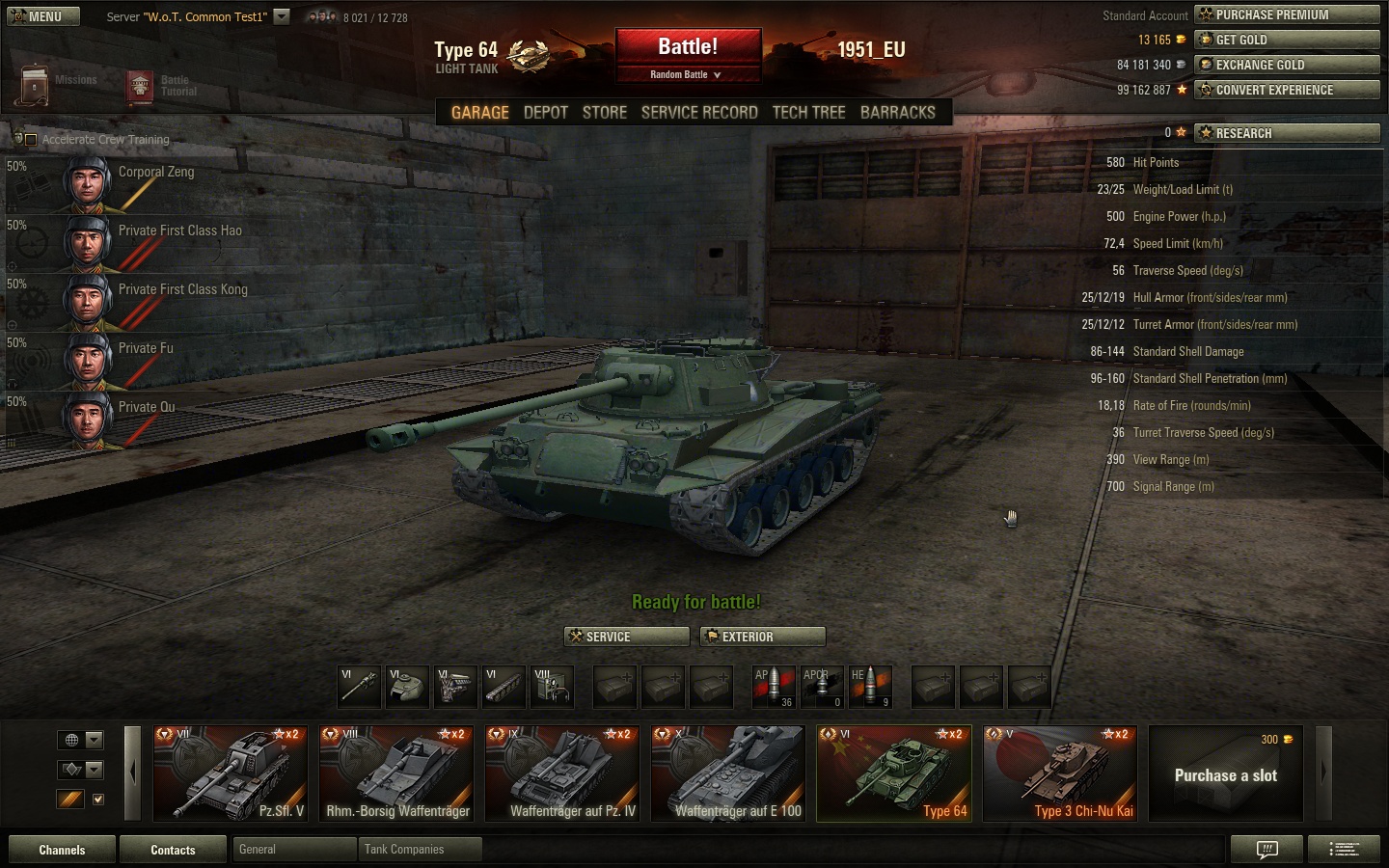Choose the Type 3 Chi-Nu Kai tank

pos(1059,773)
